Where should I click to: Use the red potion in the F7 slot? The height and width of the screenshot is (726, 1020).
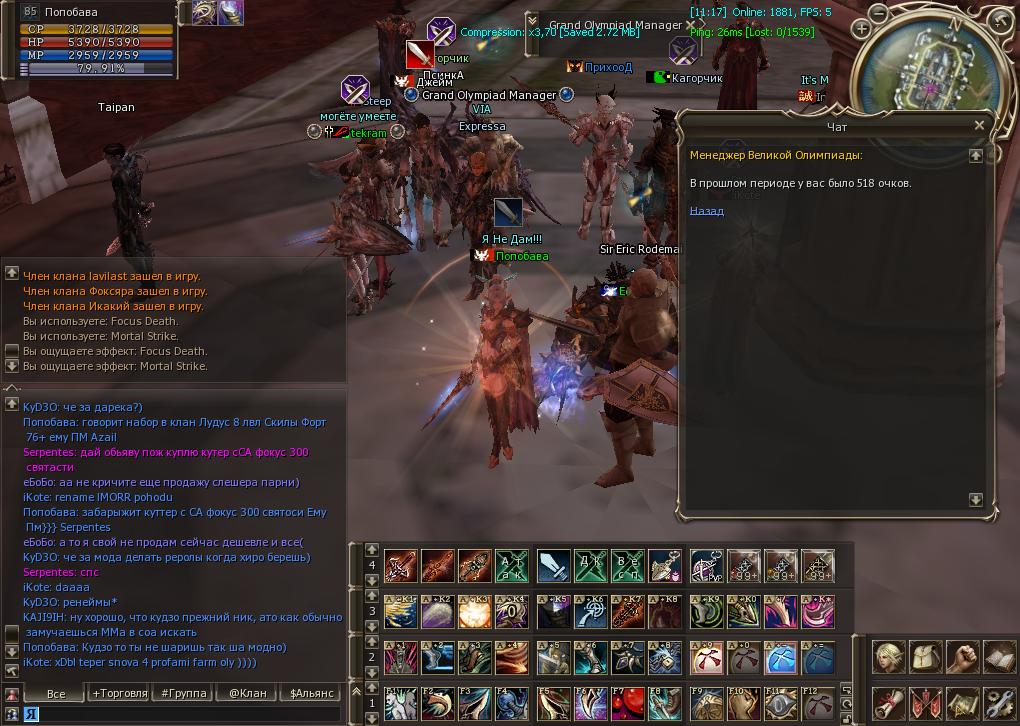628,703
